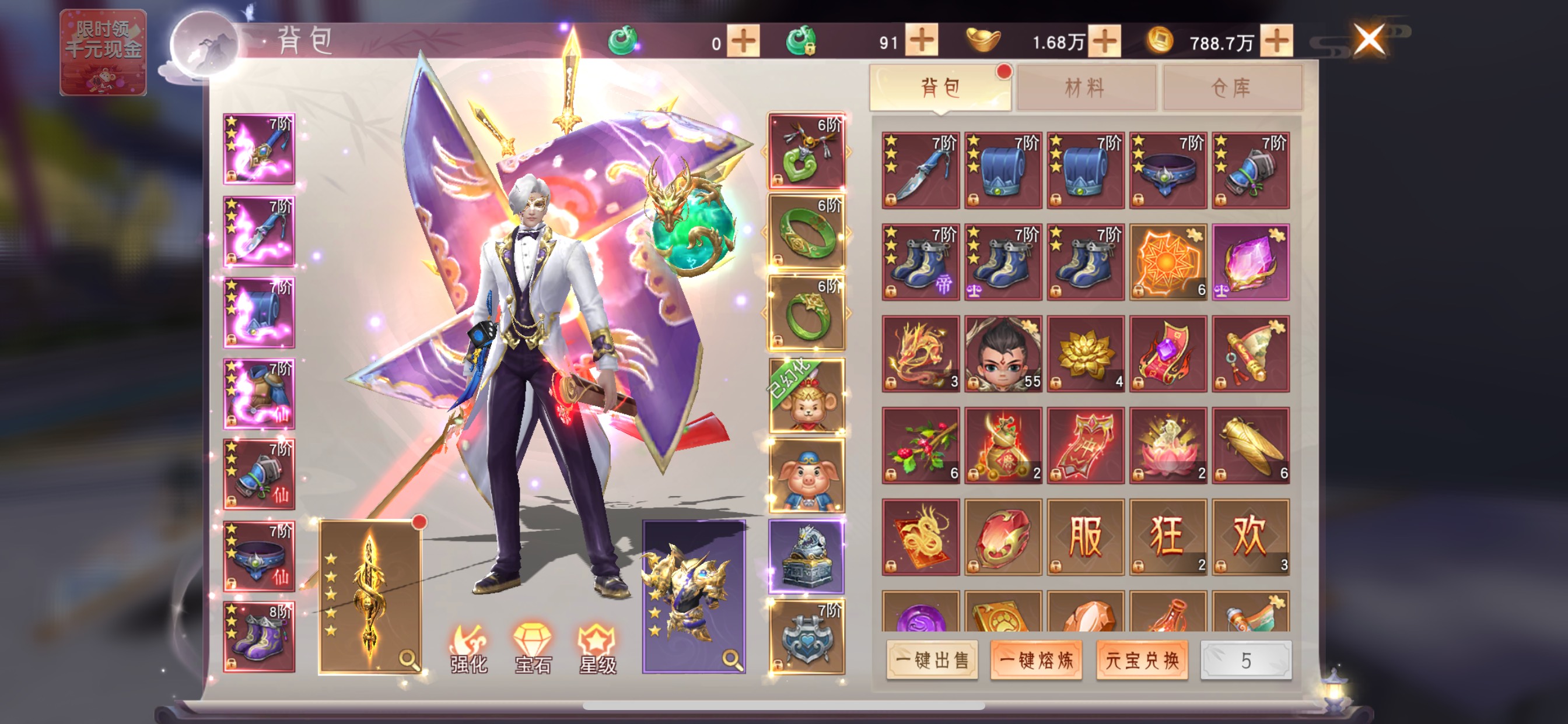Open the 元宝兑换 exchange button
Viewport: 1568px width, 724px height.
pyautogui.click(x=1142, y=659)
